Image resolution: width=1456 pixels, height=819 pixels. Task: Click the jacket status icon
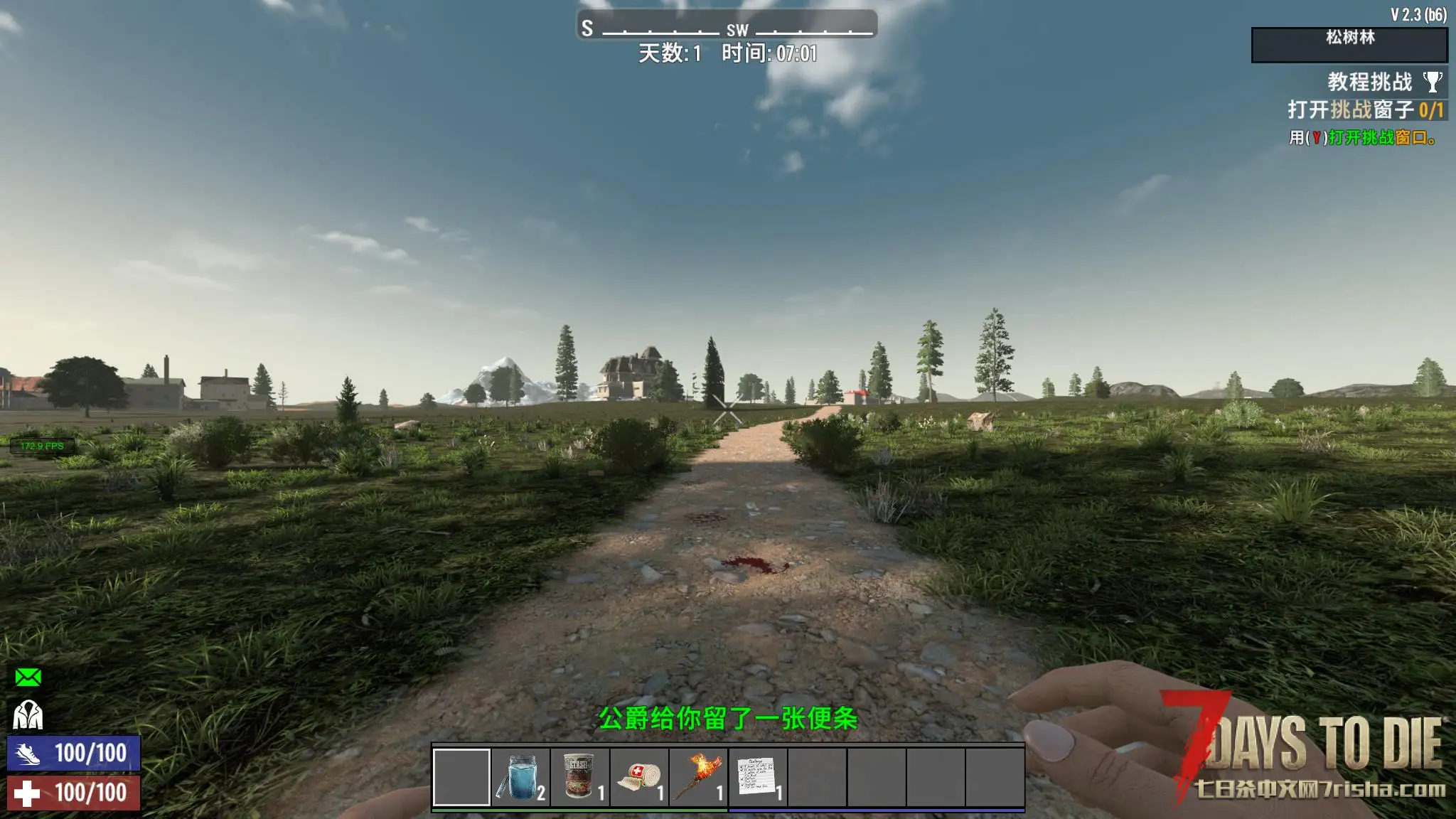[x=28, y=715]
